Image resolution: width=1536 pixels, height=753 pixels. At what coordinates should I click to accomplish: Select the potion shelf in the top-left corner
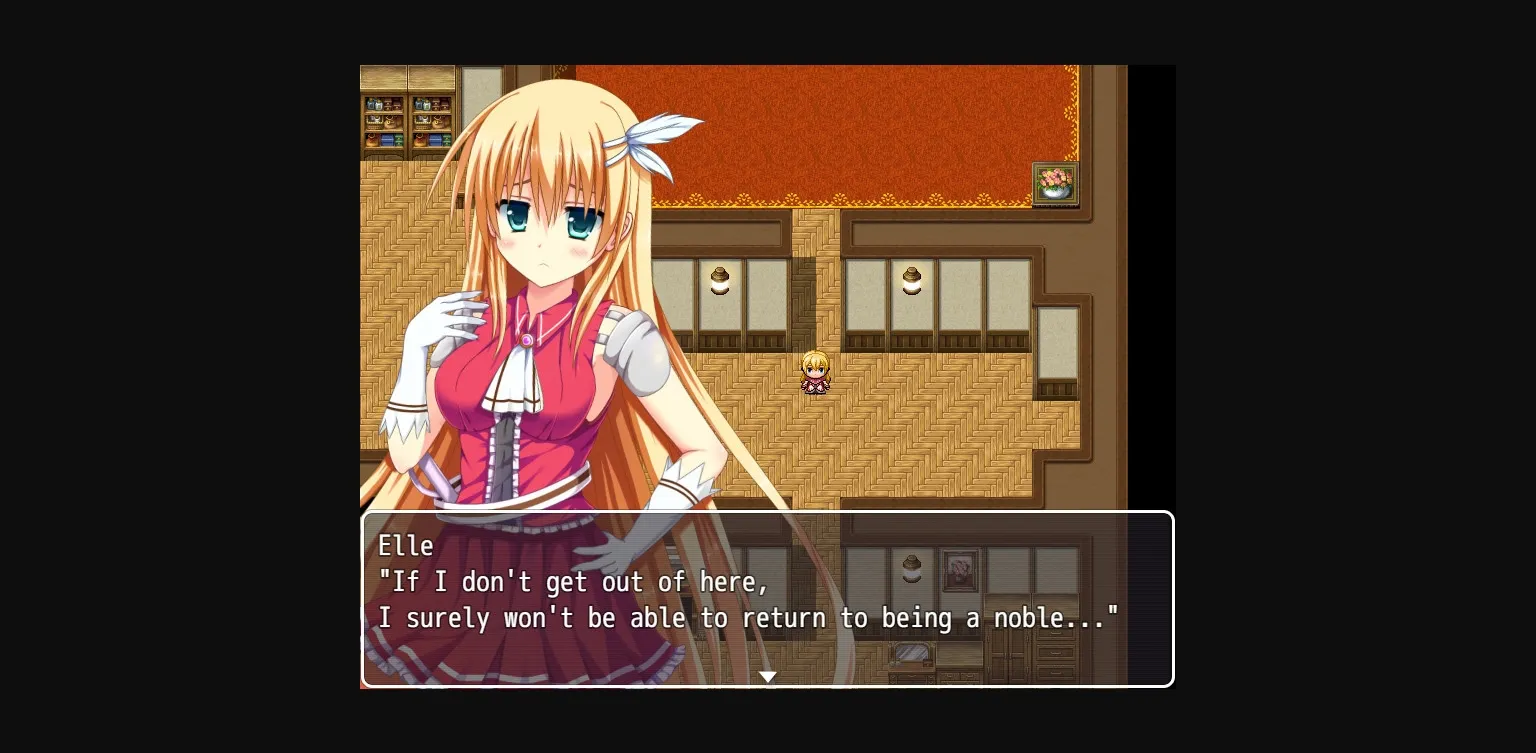408,115
